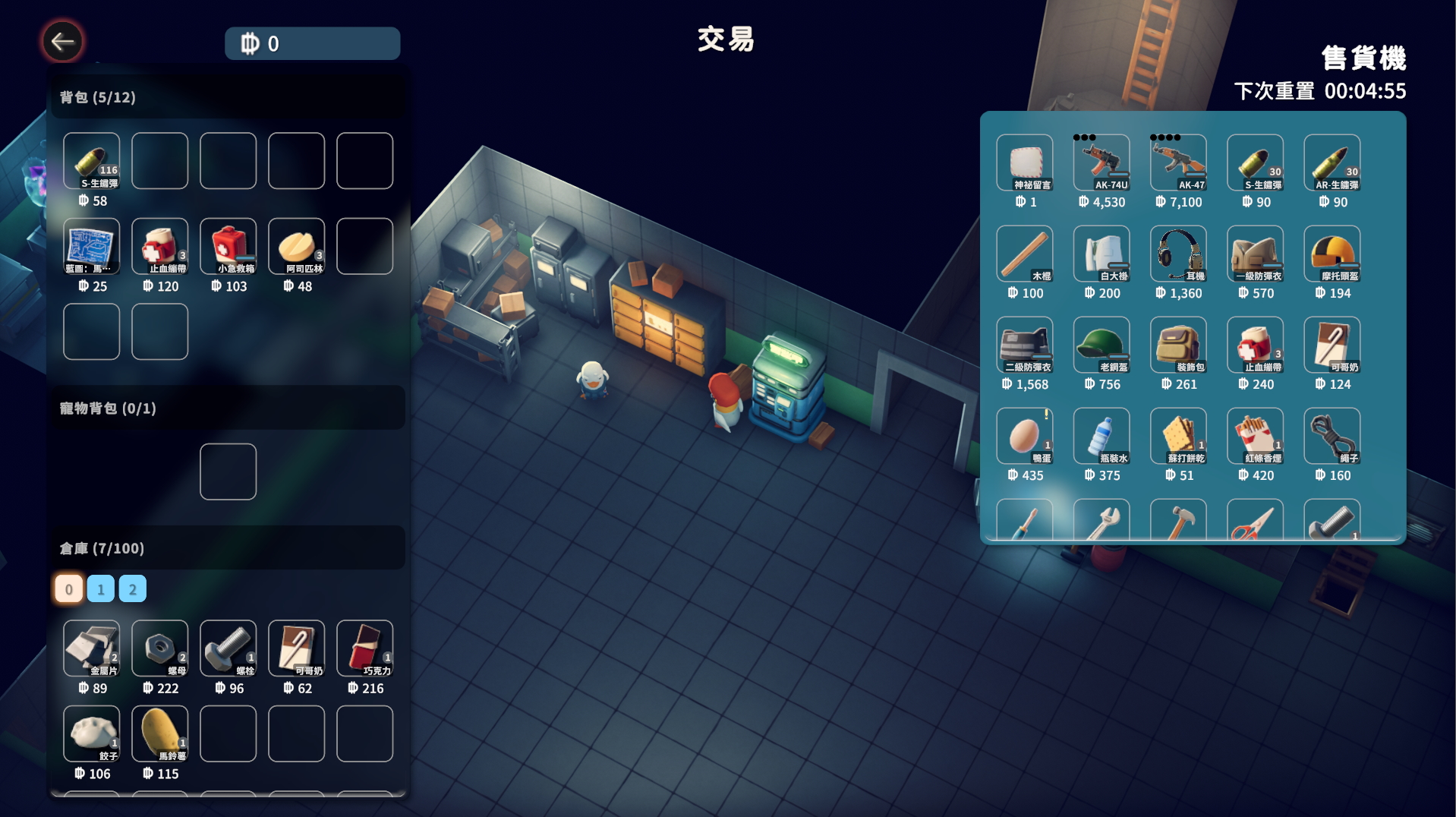The width and height of the screenshot is (1456, 817).
Task: Pick the chocolate bar in warehouse
Action: pyautogui.click(x=364, y=648)
